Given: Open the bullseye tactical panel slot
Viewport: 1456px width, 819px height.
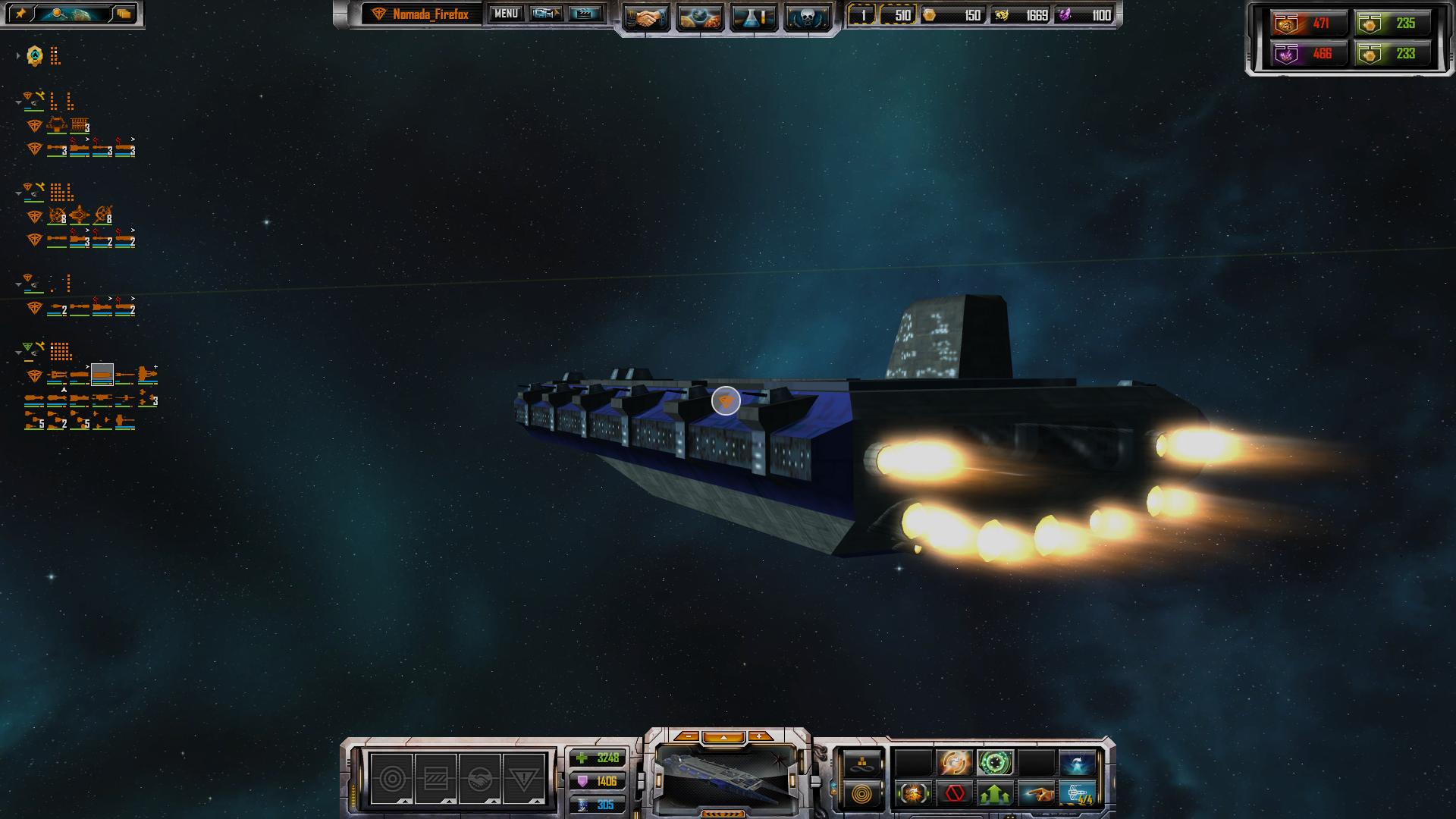Looking at the screenshot, I should point(392,779).
